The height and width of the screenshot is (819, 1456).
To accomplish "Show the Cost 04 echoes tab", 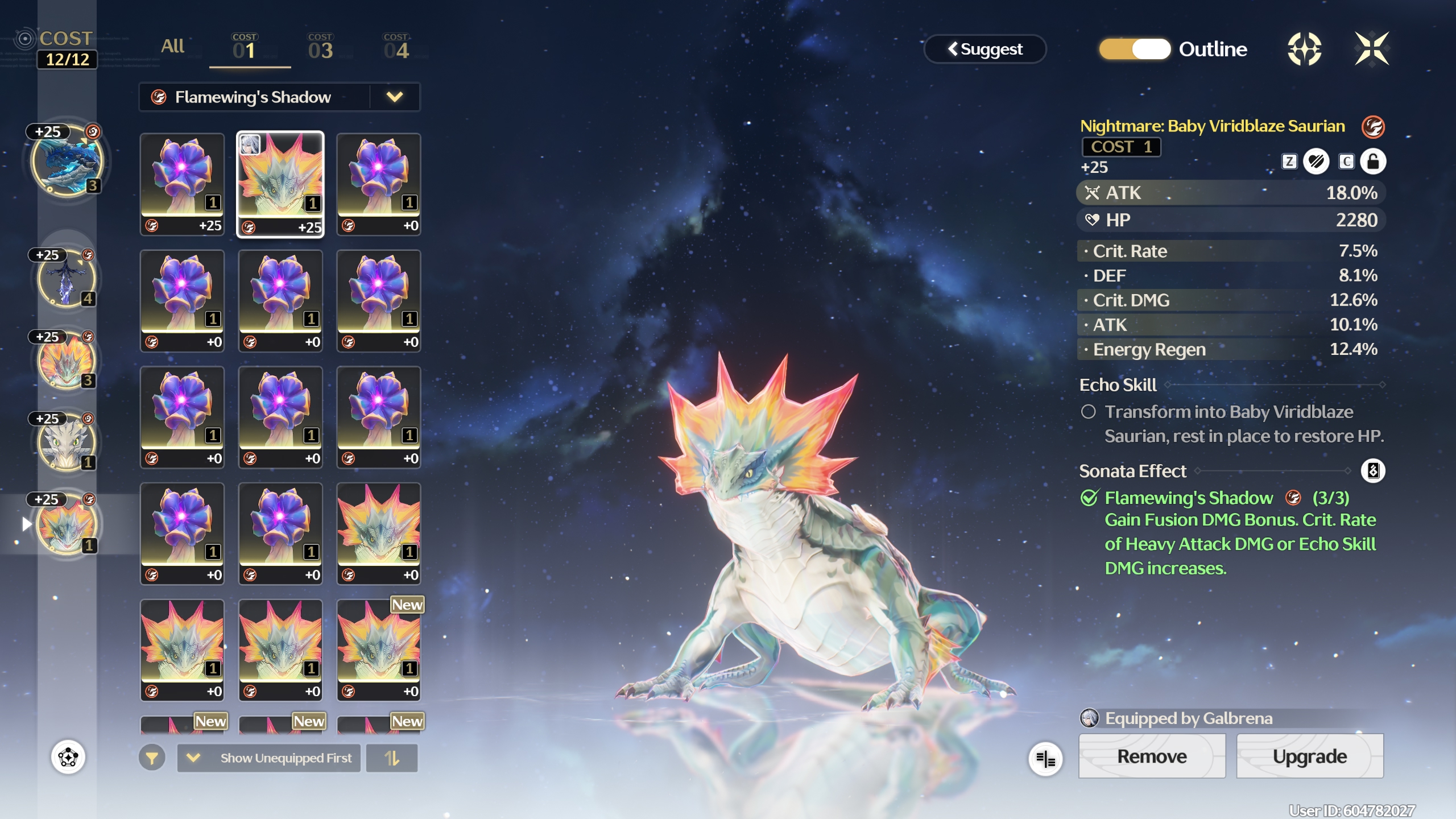I will [x=396, y=48].
